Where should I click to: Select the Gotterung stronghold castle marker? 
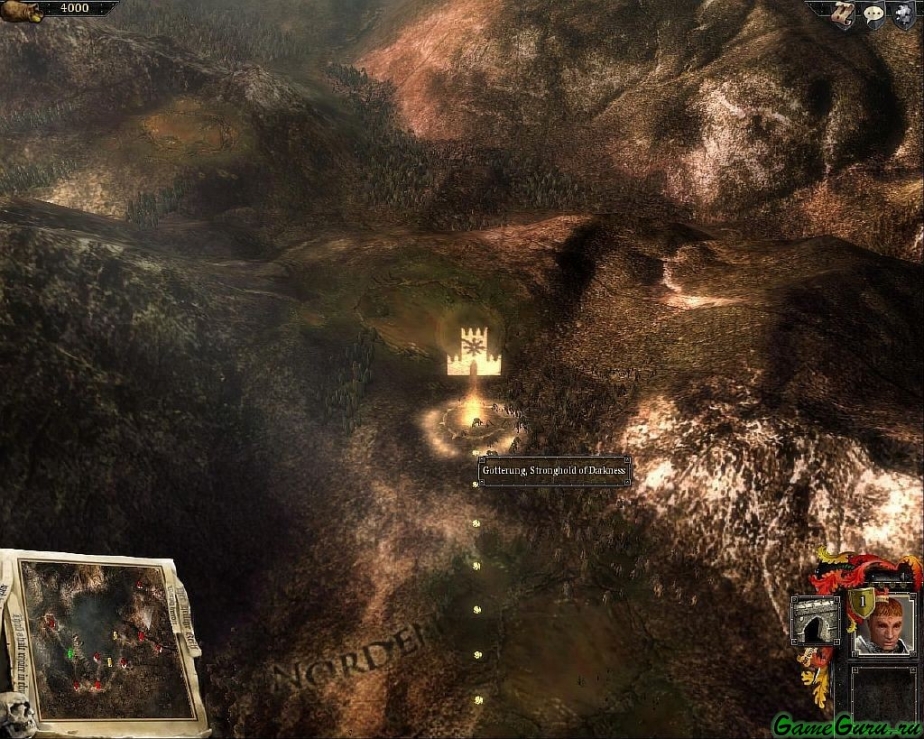[473, 351]
